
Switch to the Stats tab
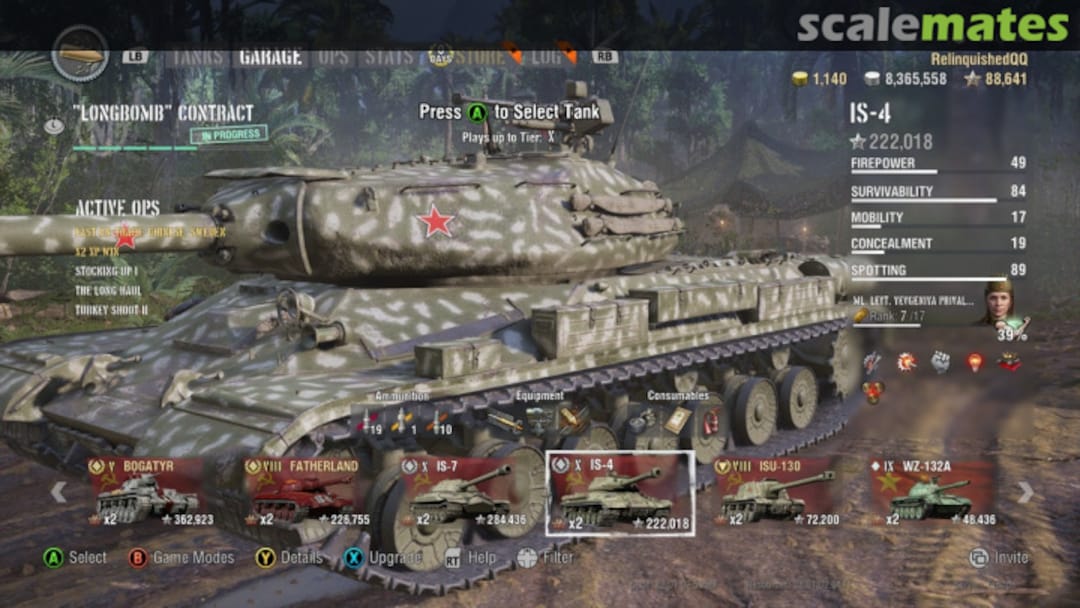pyautogui.click(x=388, y=56)
